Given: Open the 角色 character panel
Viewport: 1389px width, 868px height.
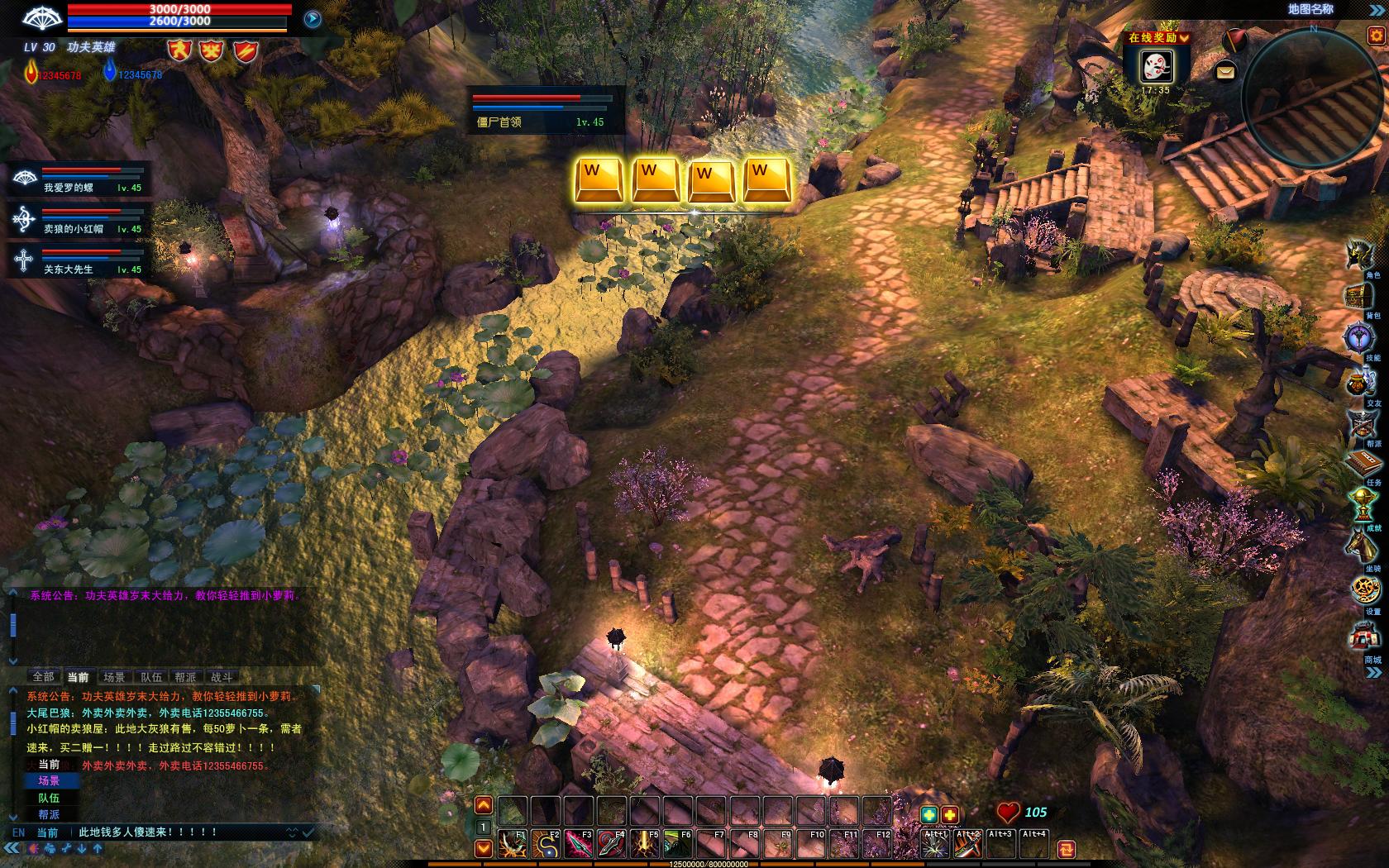Looking at the screenshot, I should [x=1360, y=255].
